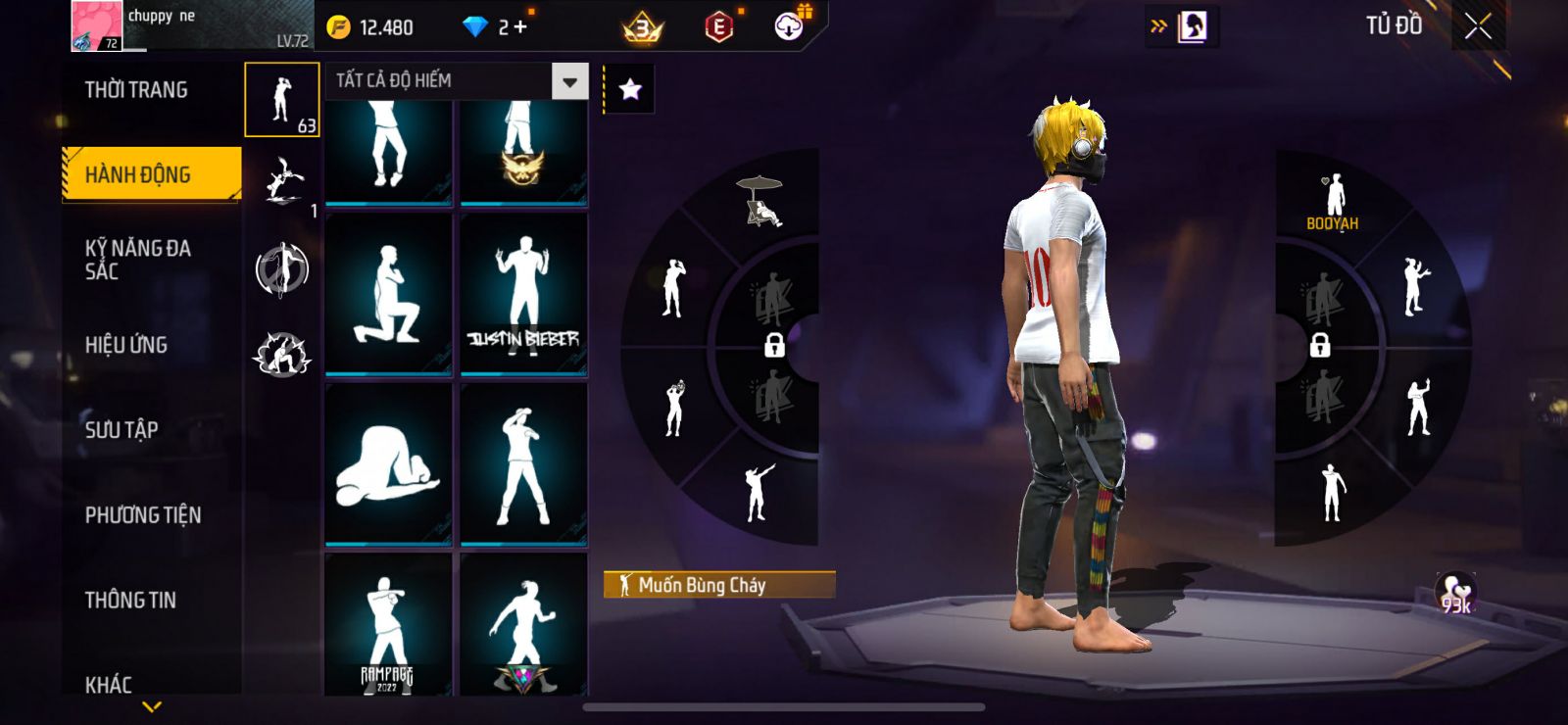1568x725 pixels.
Task: Open the Tất Cả Độ Hiếm dropdown
Action: pyautogui.click(x=569, y=81)
